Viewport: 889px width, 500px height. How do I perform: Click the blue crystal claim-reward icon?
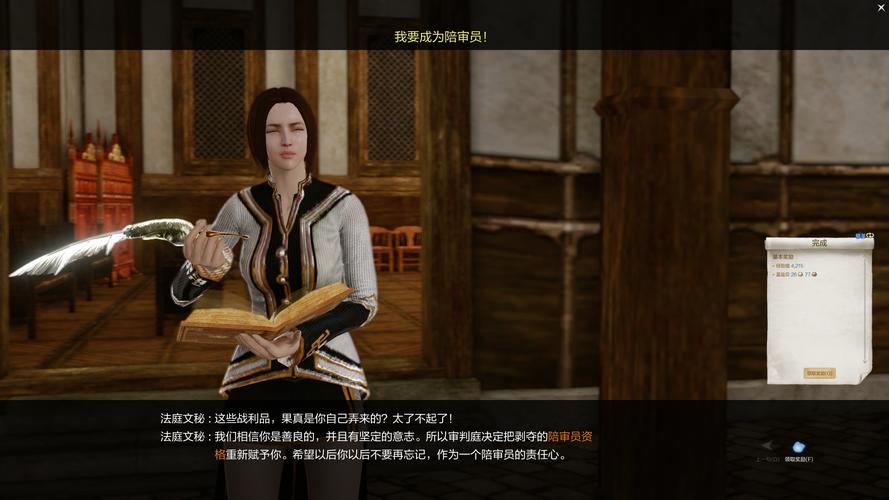798,447
